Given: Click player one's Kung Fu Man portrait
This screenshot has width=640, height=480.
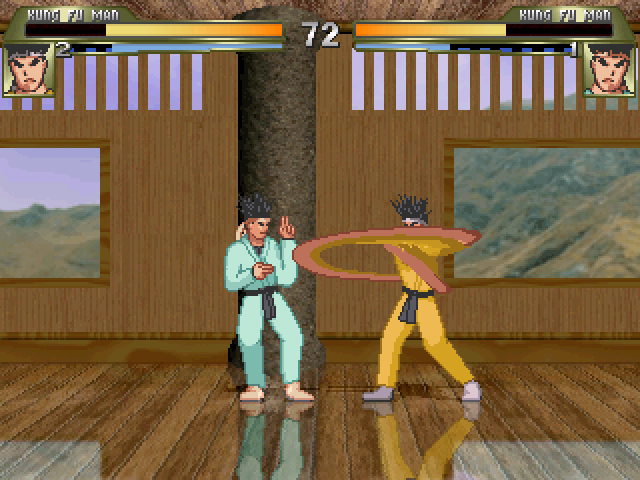Looking at the screenshot, I should coord(28,69).
